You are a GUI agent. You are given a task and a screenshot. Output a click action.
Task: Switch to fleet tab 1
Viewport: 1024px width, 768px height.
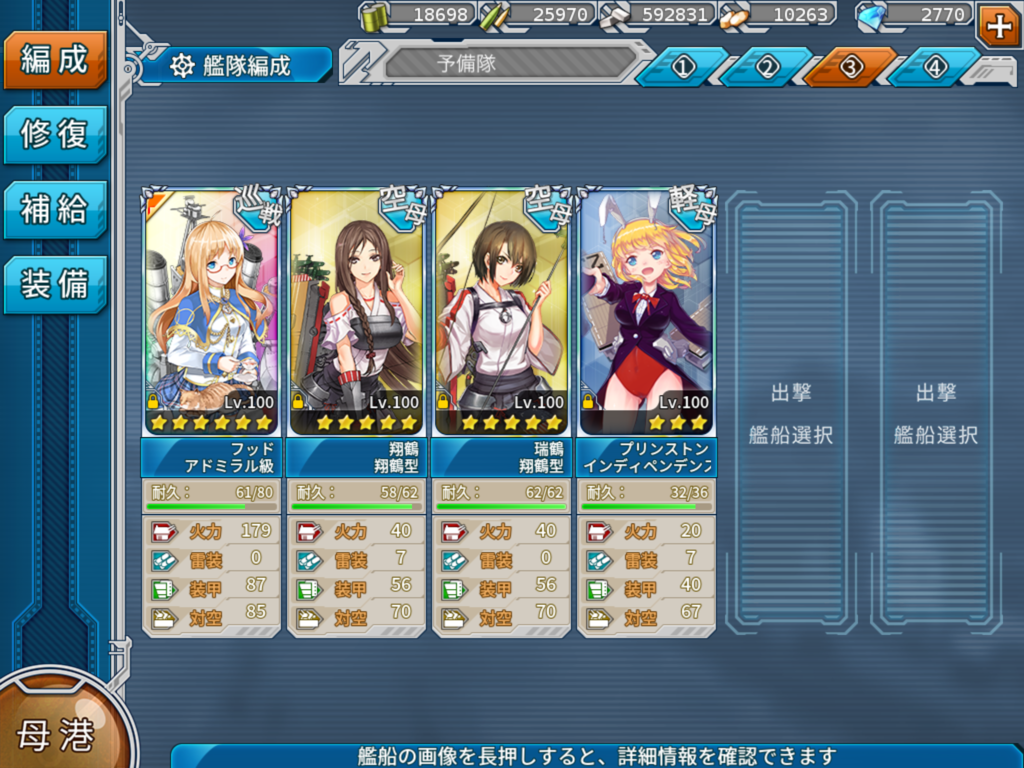click(682, 67)
